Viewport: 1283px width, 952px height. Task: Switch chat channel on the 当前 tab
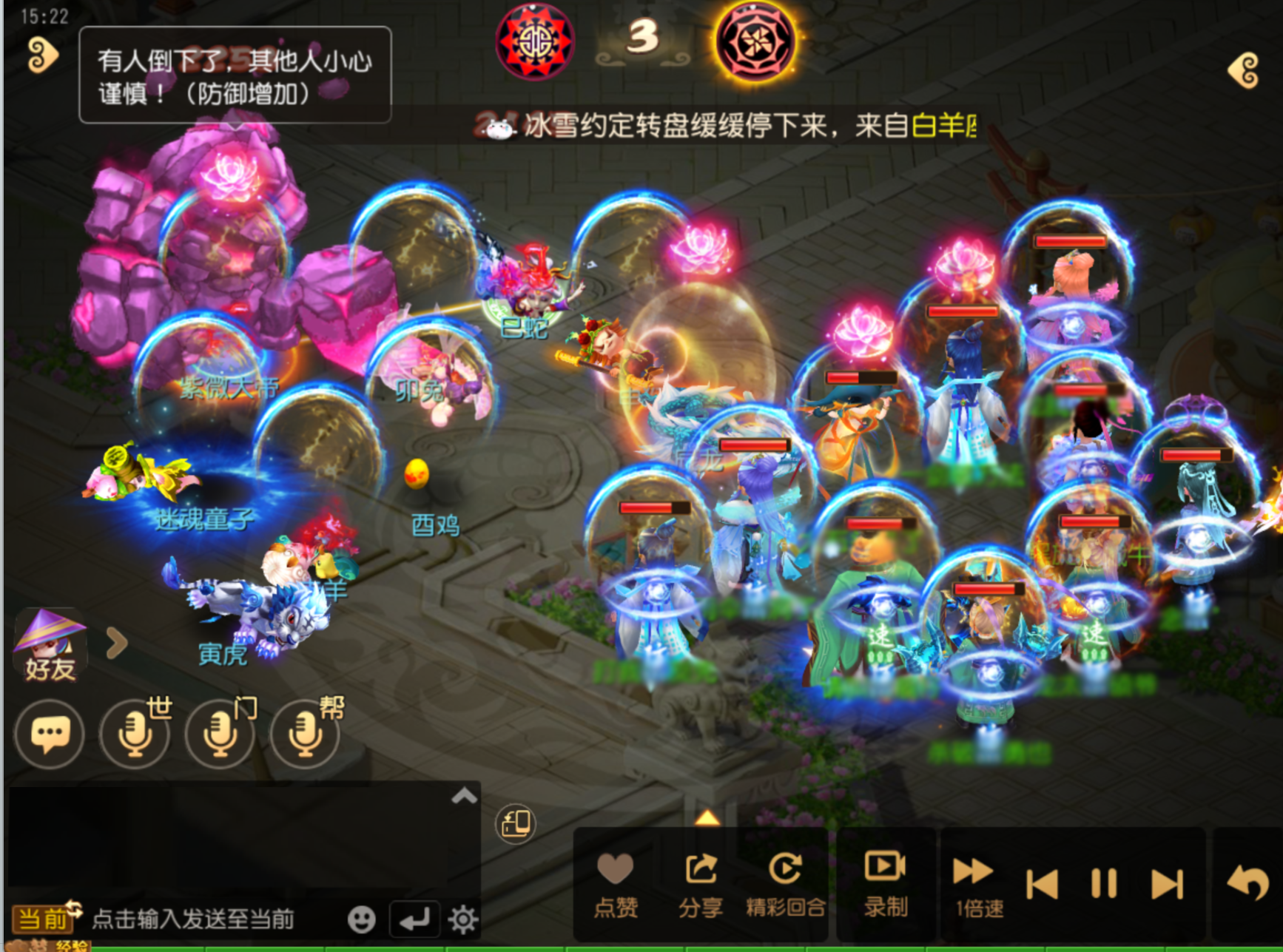tap(43, 918)
